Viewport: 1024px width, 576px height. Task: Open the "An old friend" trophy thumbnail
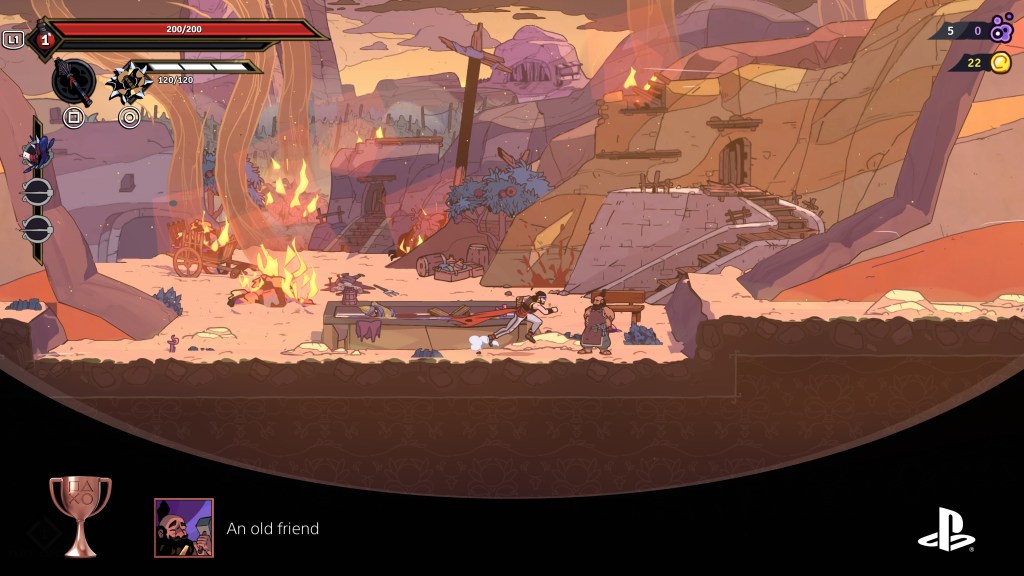click(x=184, y=527)
